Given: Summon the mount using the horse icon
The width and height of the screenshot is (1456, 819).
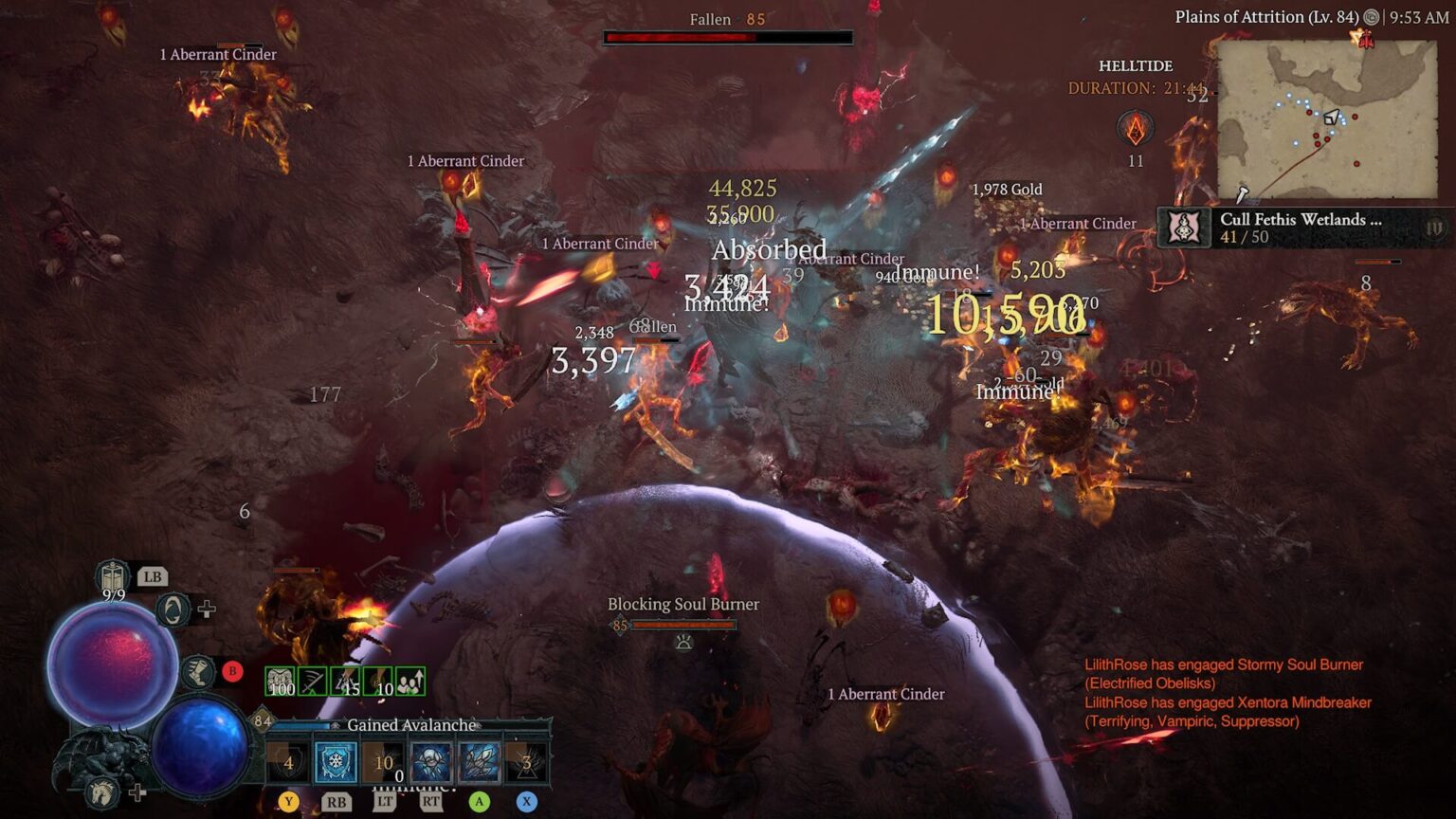Looking at the screenshot, I should point(101,792).
